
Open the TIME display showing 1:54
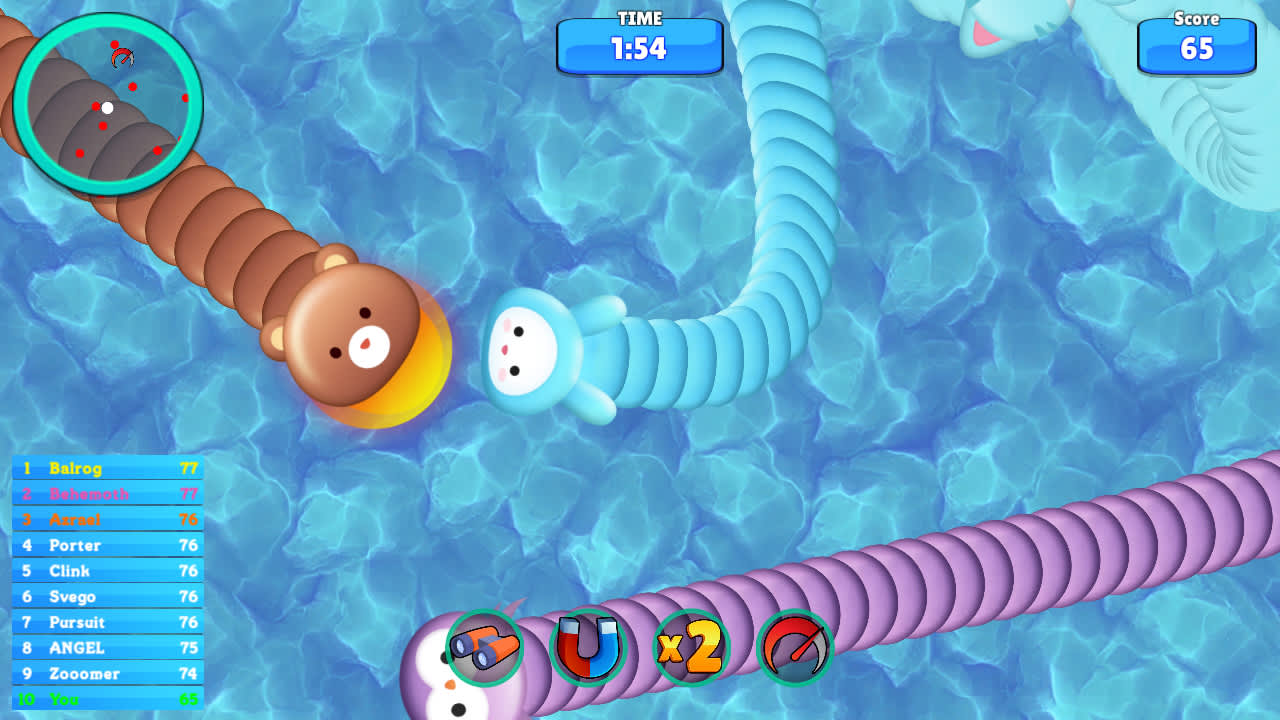click(x=640, y=48)
